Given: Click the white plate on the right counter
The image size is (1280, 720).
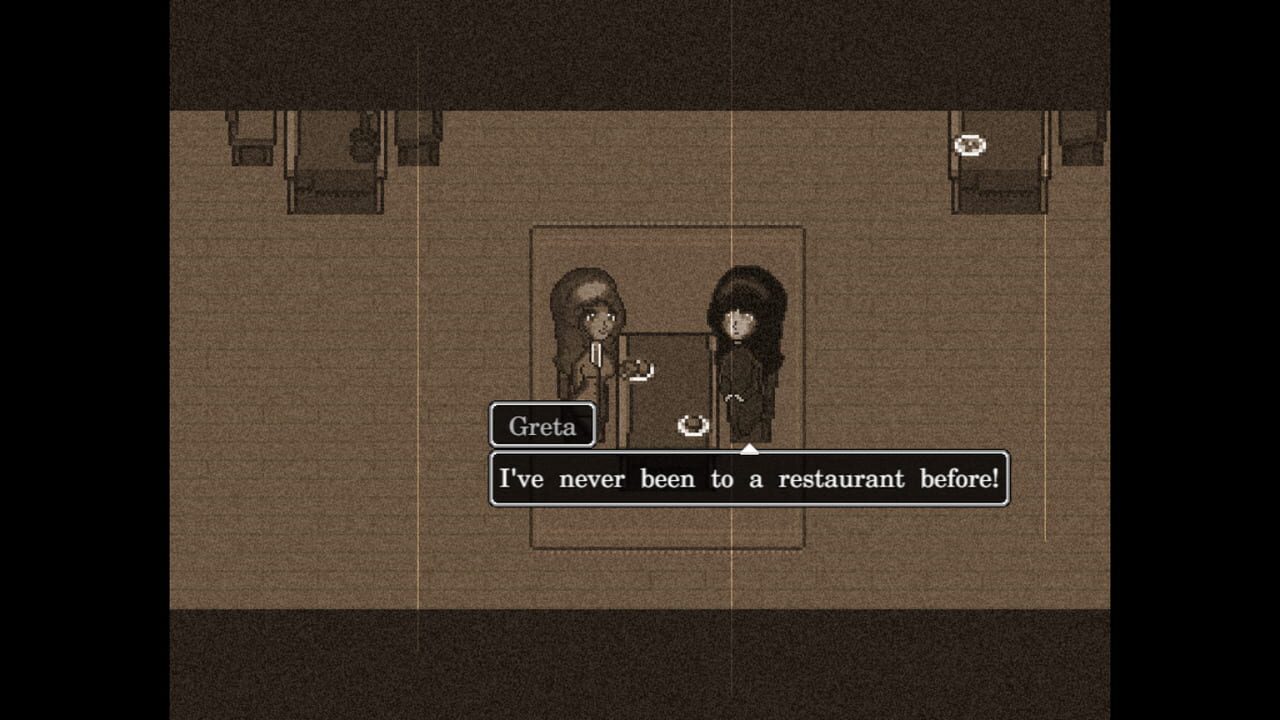Looking at the screenshot, I should click(x=968, y=146).
